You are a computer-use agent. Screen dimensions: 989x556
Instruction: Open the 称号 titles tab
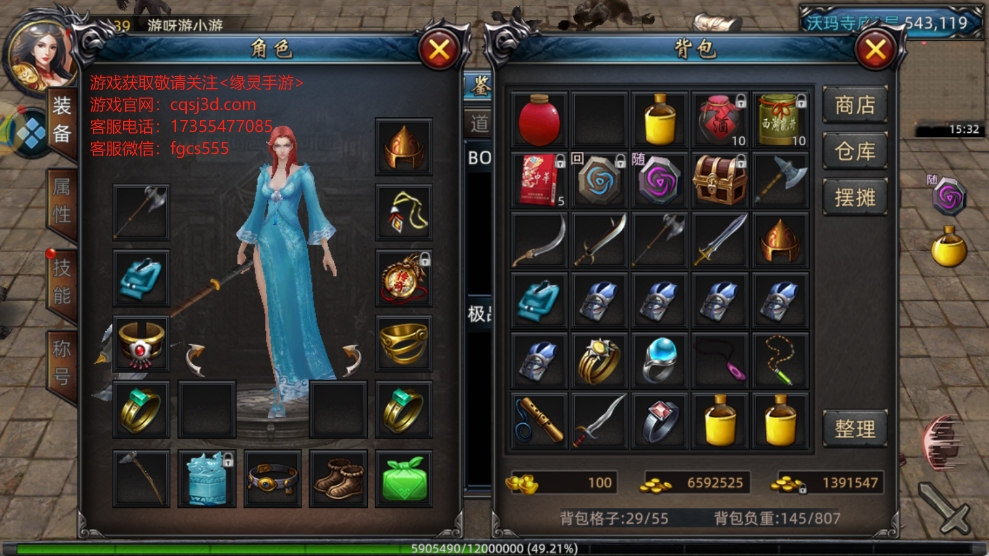62,362
